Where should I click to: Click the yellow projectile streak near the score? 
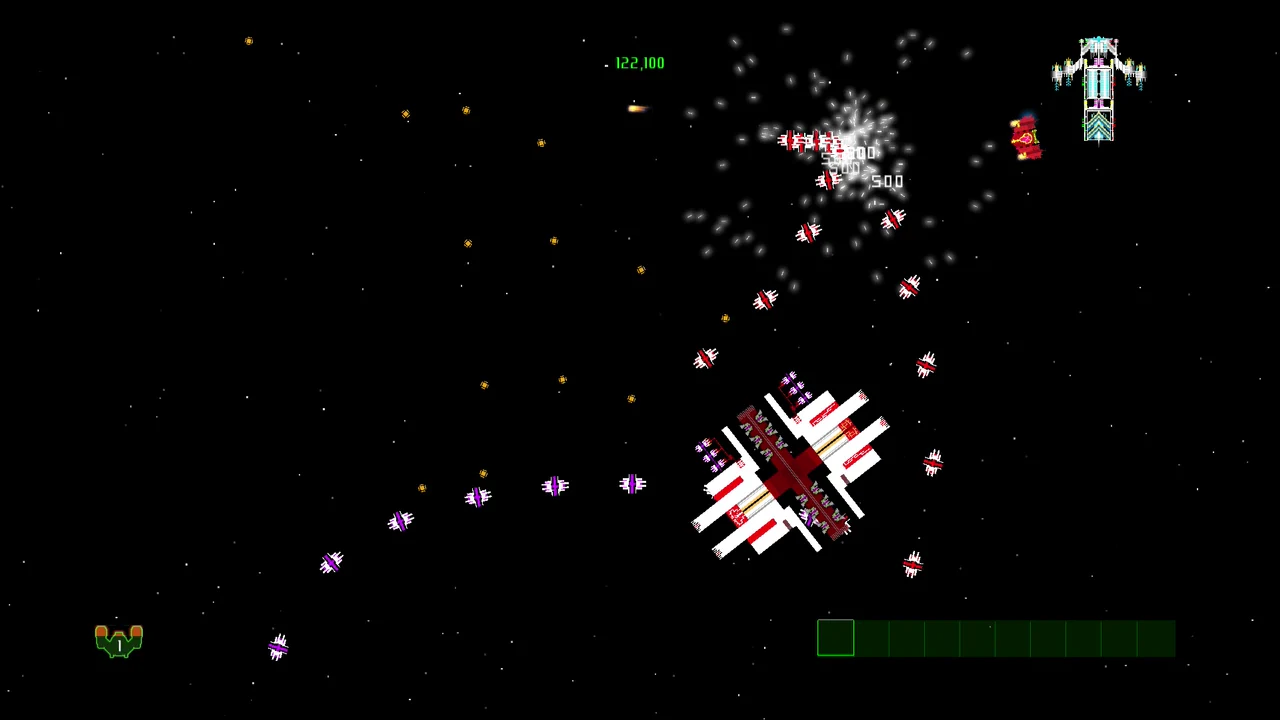636,108
